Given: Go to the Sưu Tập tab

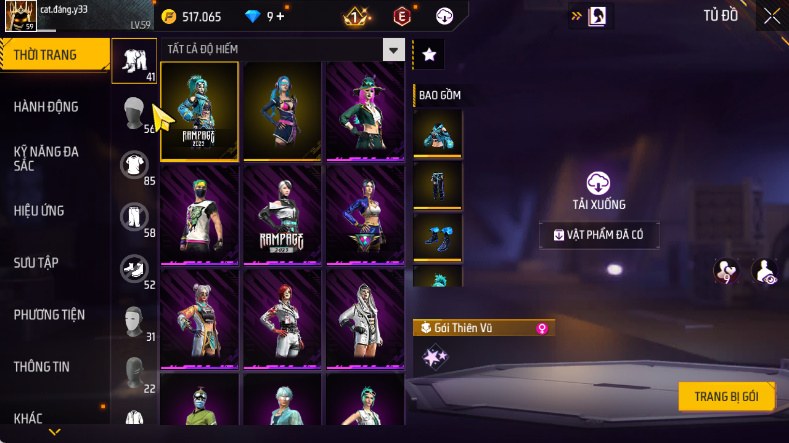Looking at the screenshot, I should pos(36,262).
